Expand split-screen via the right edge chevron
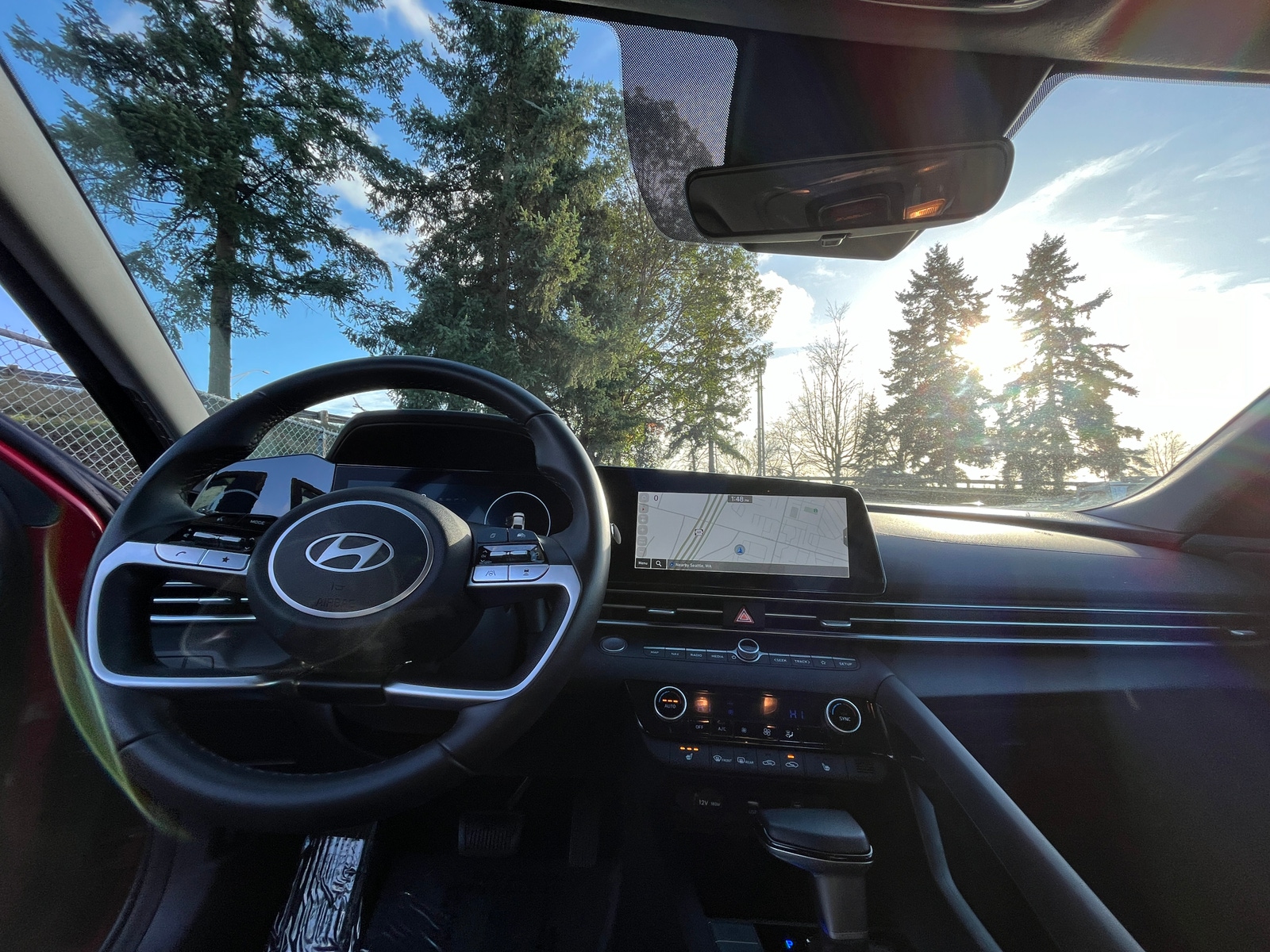The height and width of the screenshot is (952, 1270). 845,538
